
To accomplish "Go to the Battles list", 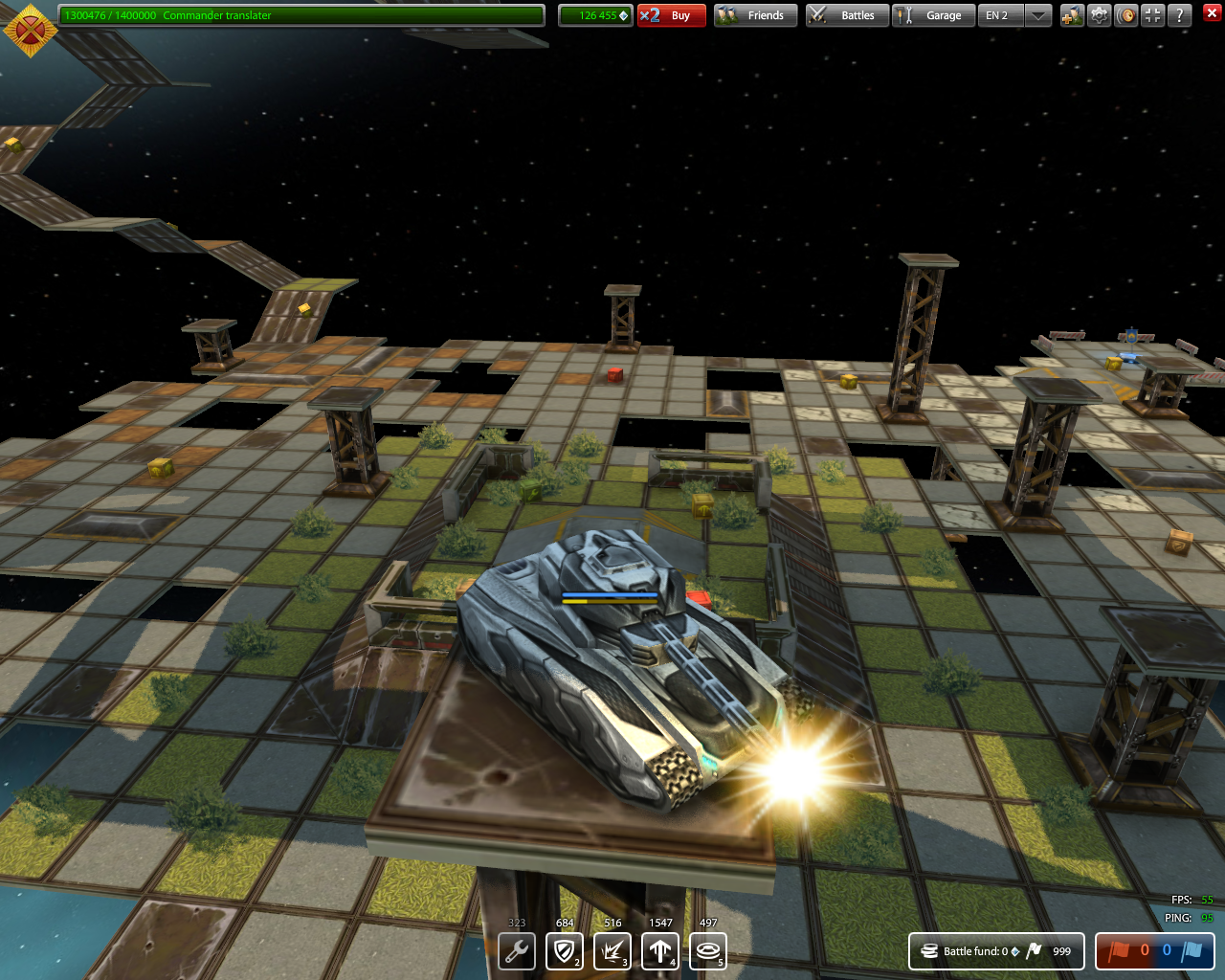I will click(847, 15).
